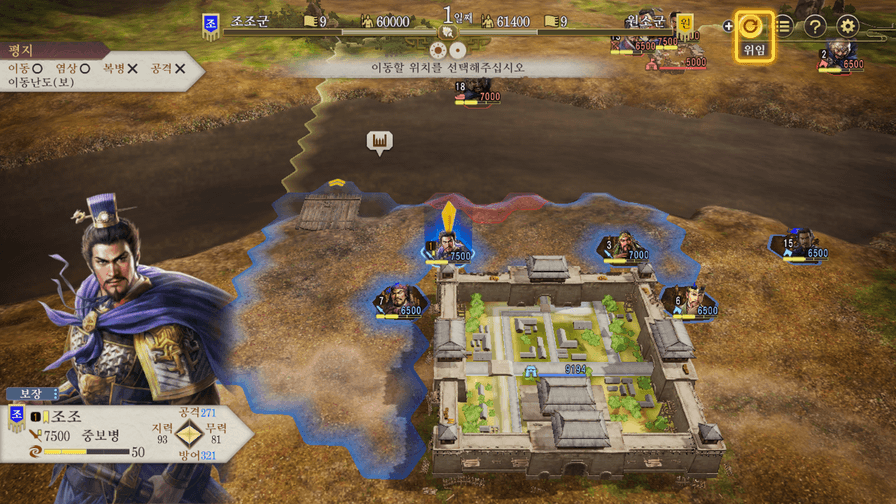Open the gear settings menu
896x504 pixels.
coord(848,27)
